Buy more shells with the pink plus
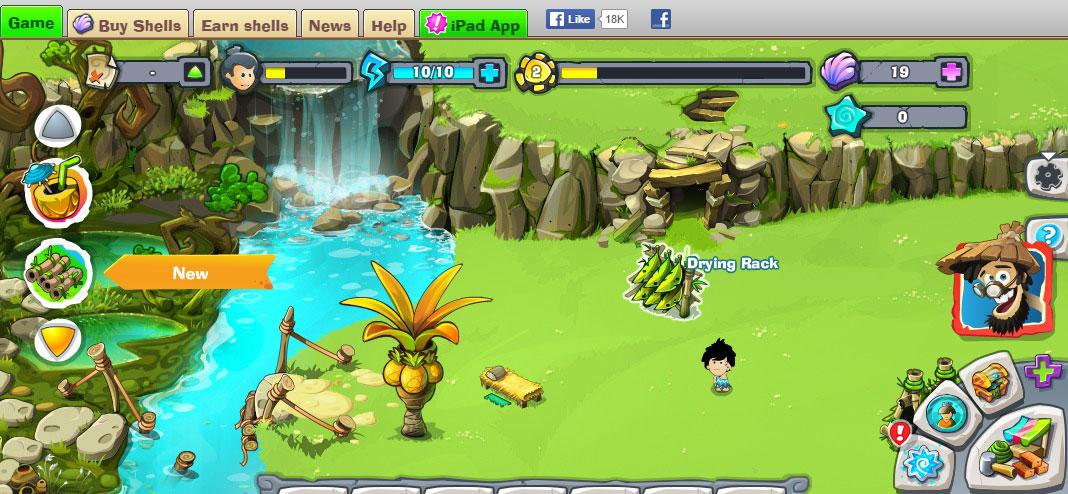Screen dimensions: 1068x494 click(952, 72)
